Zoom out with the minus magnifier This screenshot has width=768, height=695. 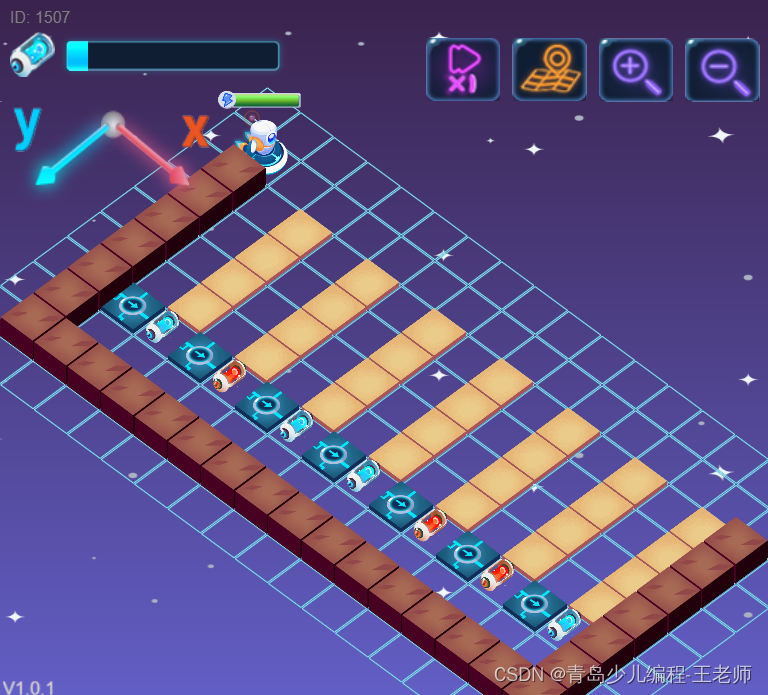click(721, 70)
